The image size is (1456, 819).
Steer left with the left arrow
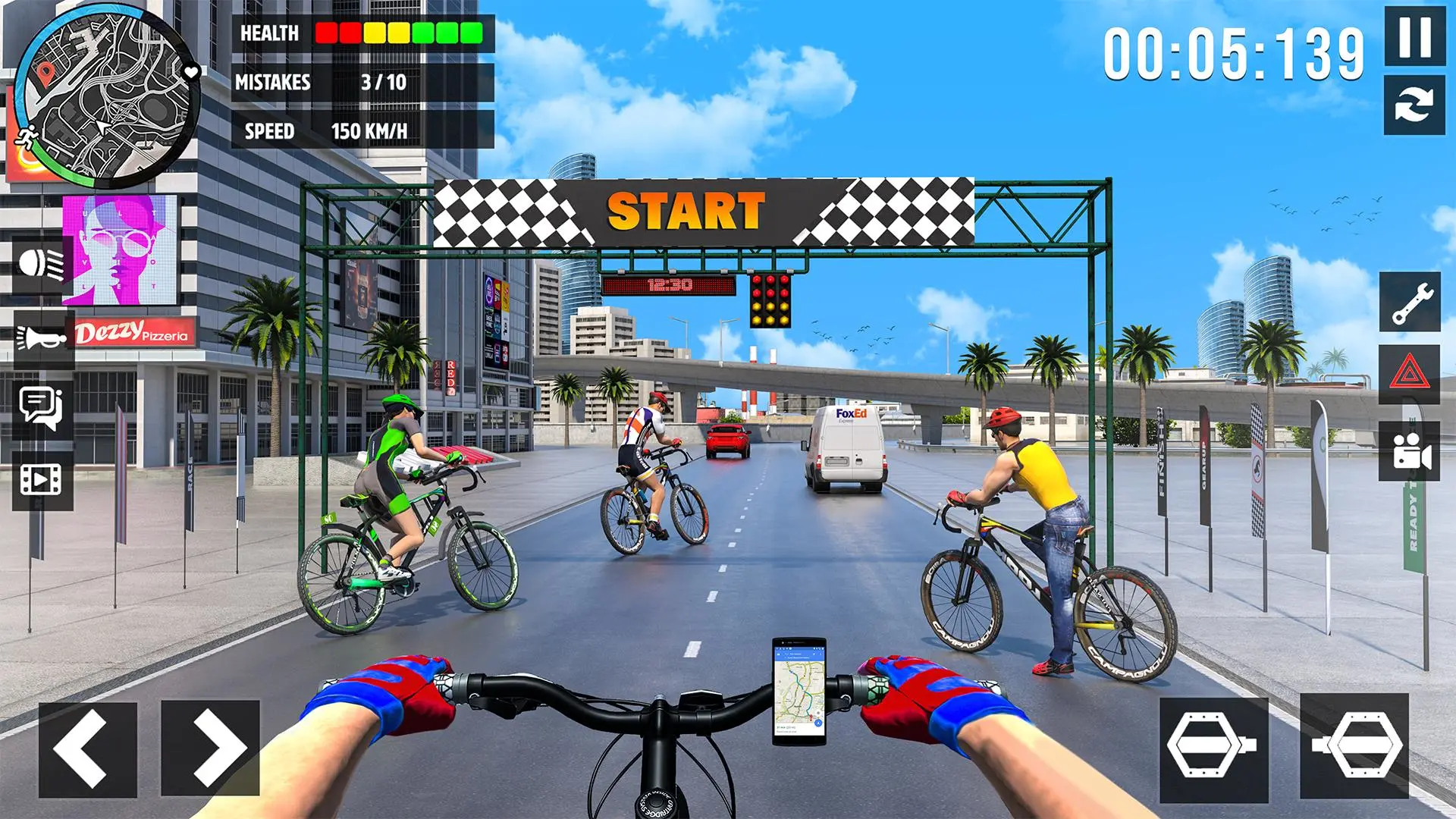pyautogui.click(x=88, y=748)
